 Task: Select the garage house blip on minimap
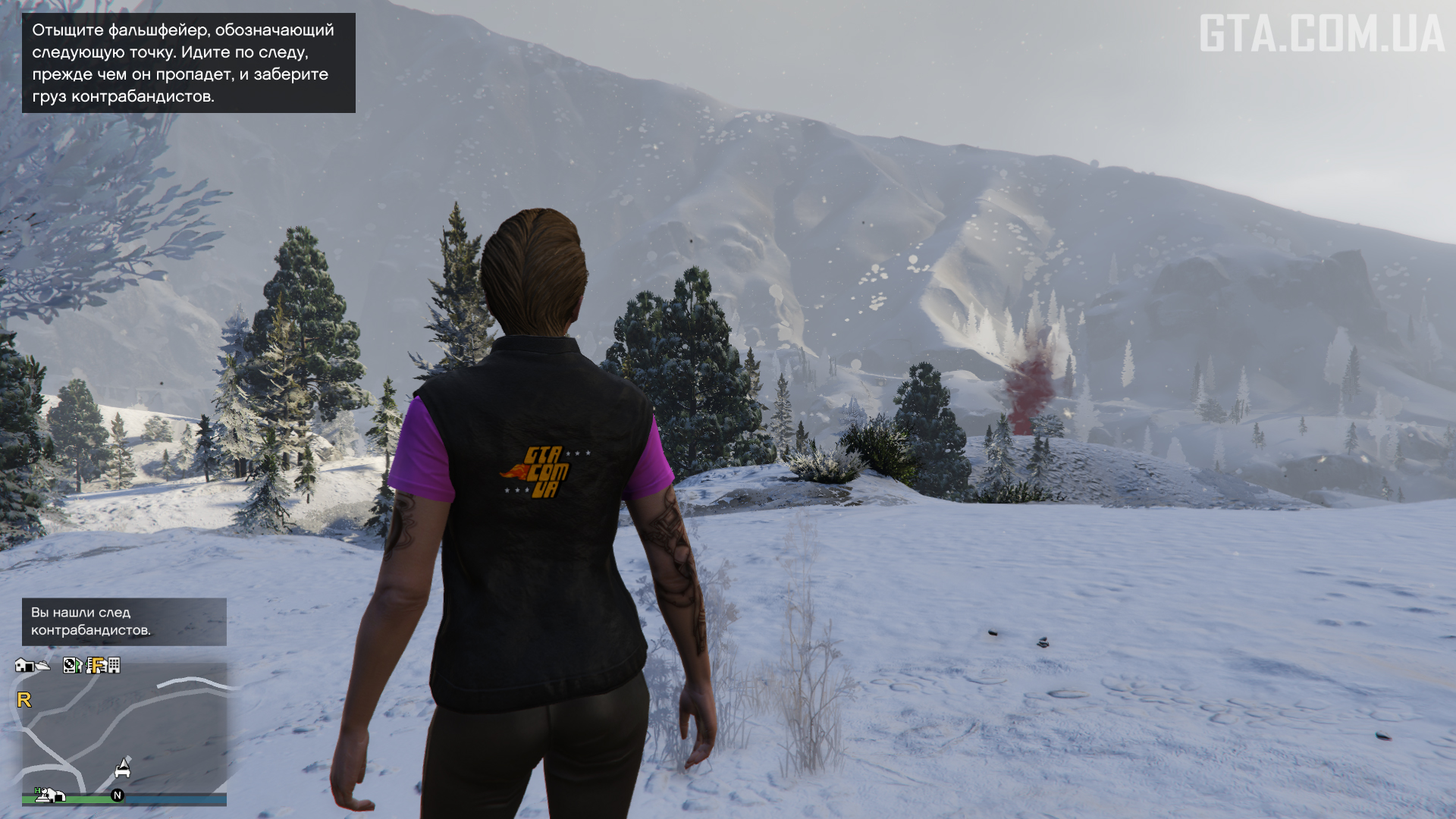[x=24, y=665]
